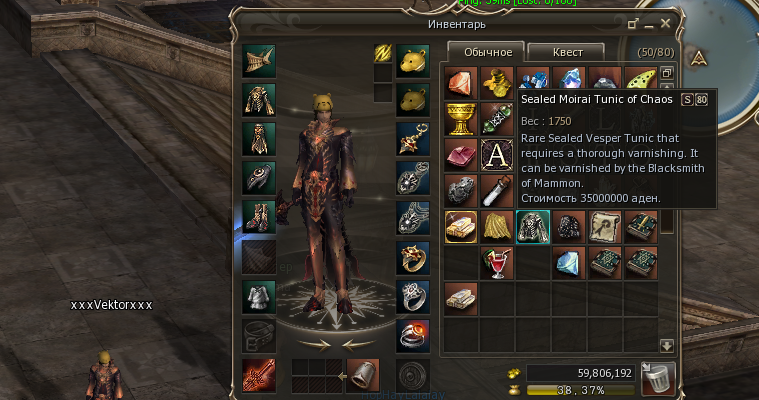The height and width of the screenshot is (400, 759).
Task: Select the Sealed Moirai Tunic of Chaos
Action: (x=532, y=227)
